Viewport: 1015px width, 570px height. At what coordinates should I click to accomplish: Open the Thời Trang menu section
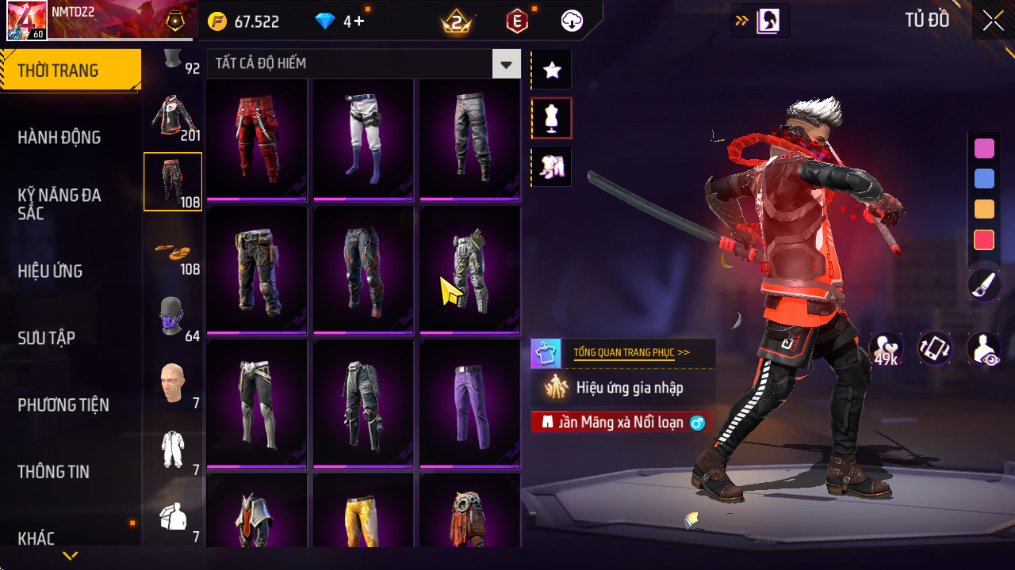68,70
